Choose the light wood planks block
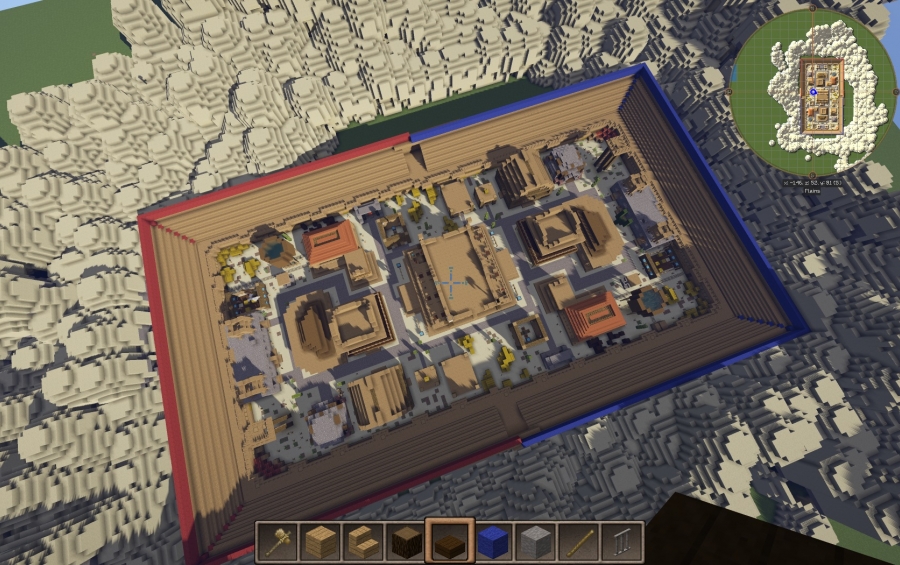This screenshot has height=565, width=900. (319, 542)
